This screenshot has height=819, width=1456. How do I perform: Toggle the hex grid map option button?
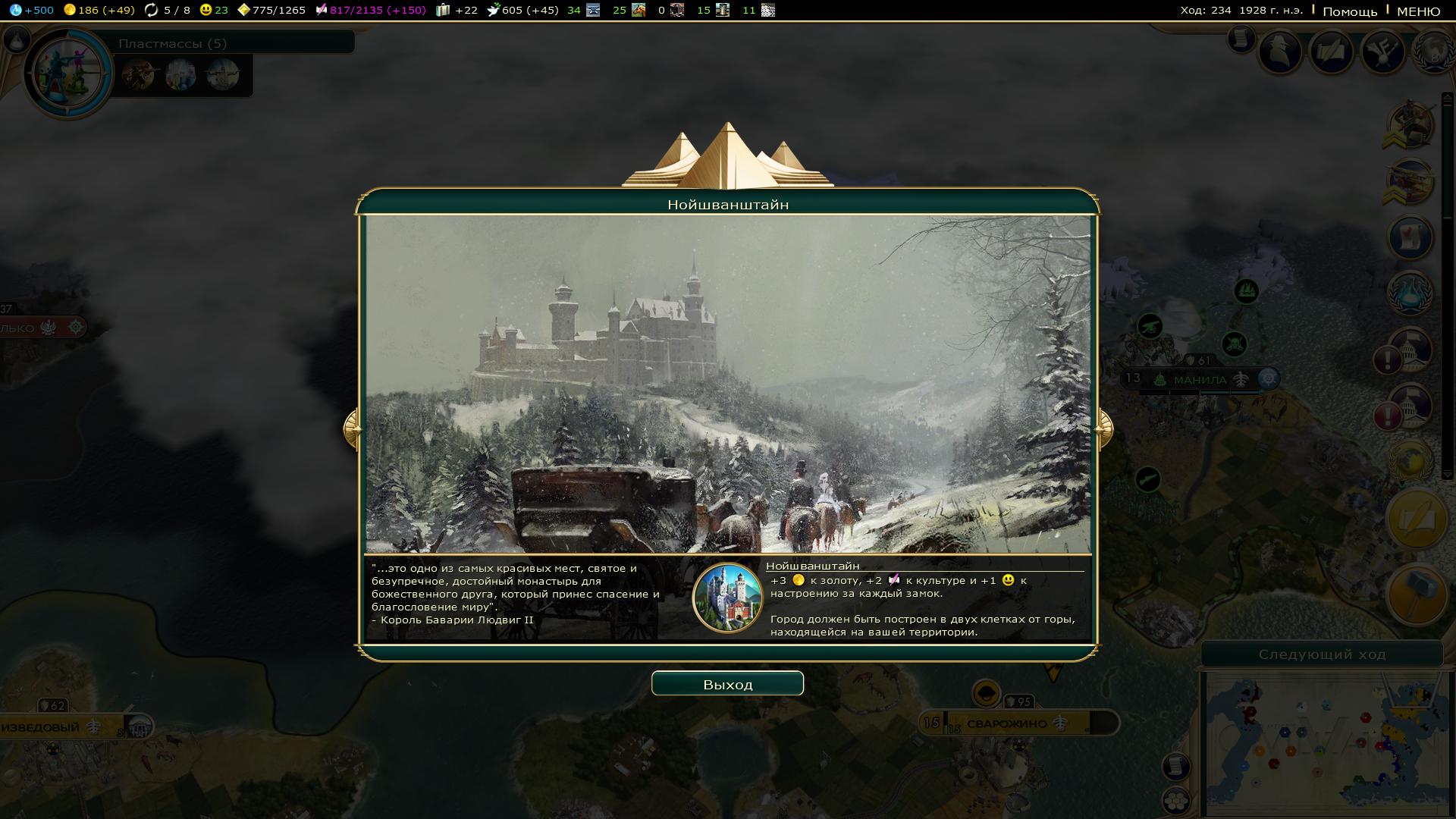(1175, 800)
